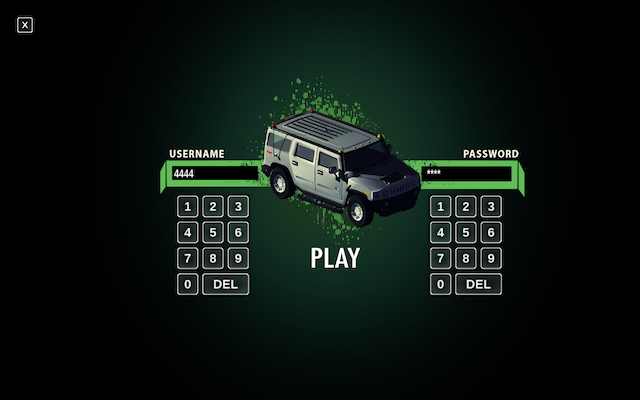Enter digit 2 on password keypad
The height and width of the screenshot is (400, 640).
pos(466,207)
